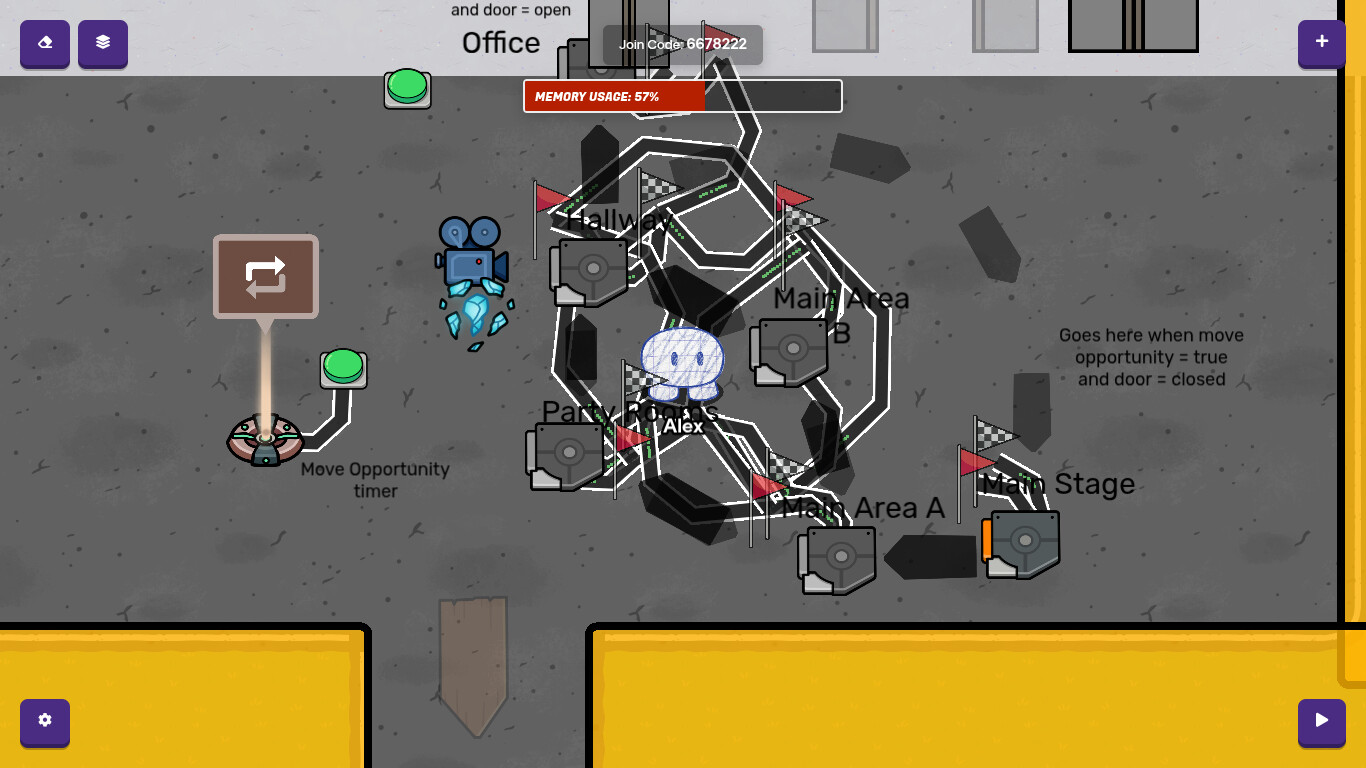Select the green button device at the top

pyautogui.click(x=407, y=89)
